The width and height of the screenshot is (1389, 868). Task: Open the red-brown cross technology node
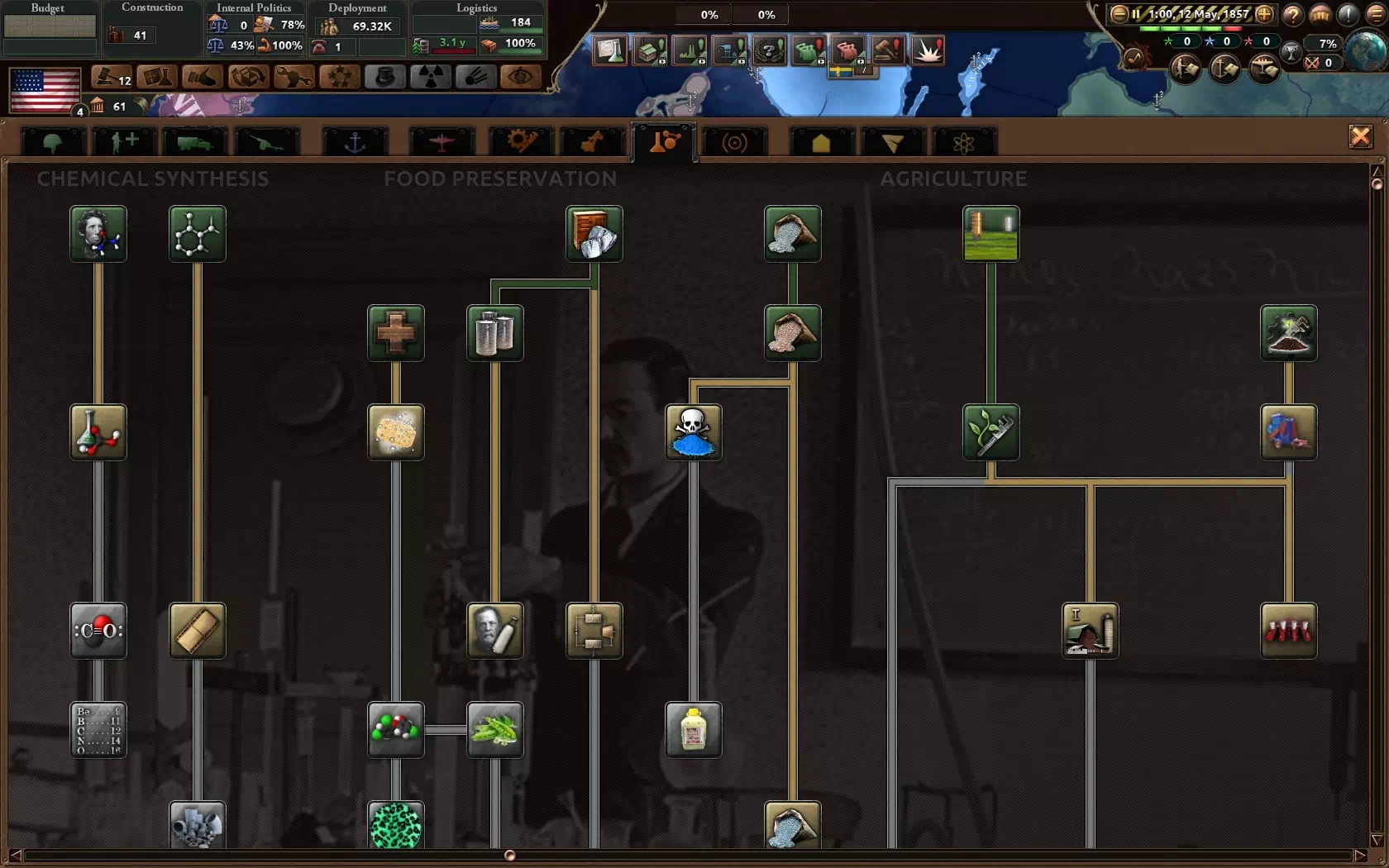pos(395,332)
